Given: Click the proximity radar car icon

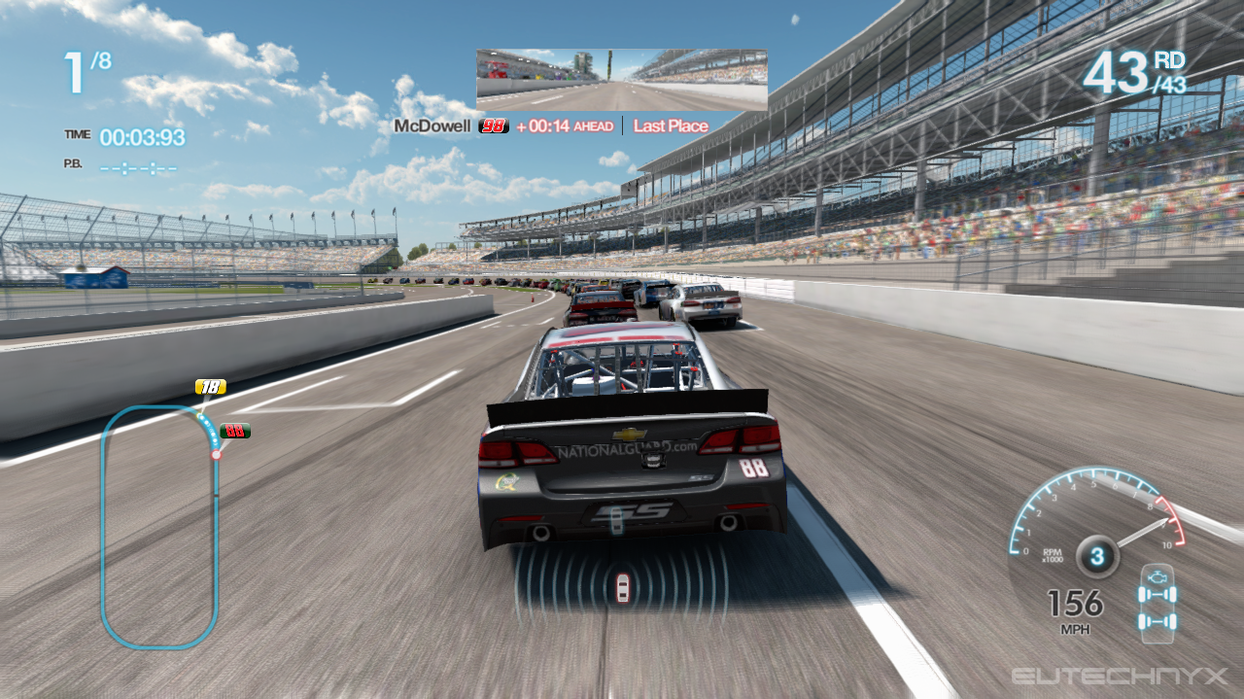Looking at the screenshot, I should [x=622, y=587].
